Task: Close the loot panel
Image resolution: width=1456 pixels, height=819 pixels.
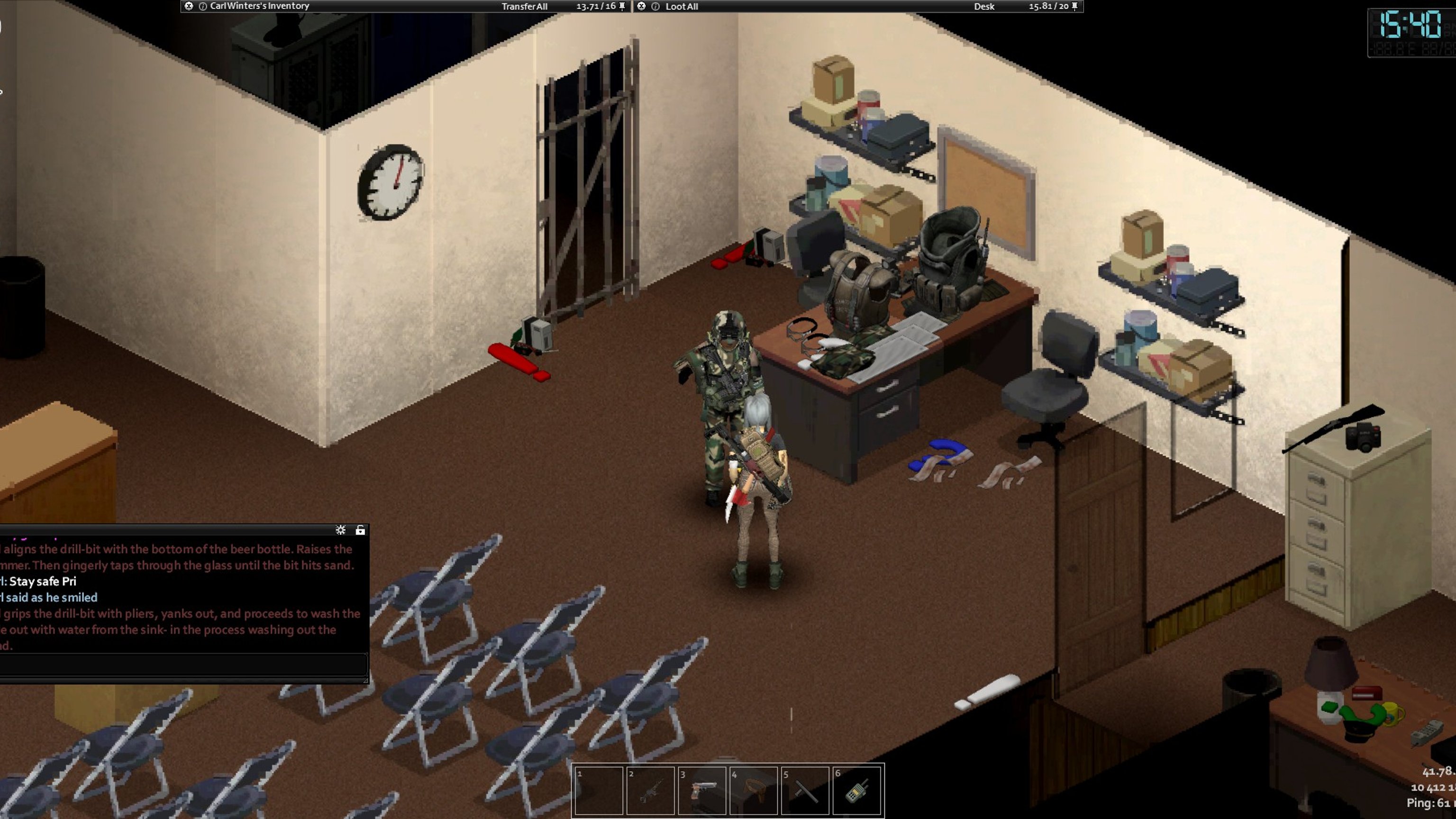Action: (x=641, y=6)
